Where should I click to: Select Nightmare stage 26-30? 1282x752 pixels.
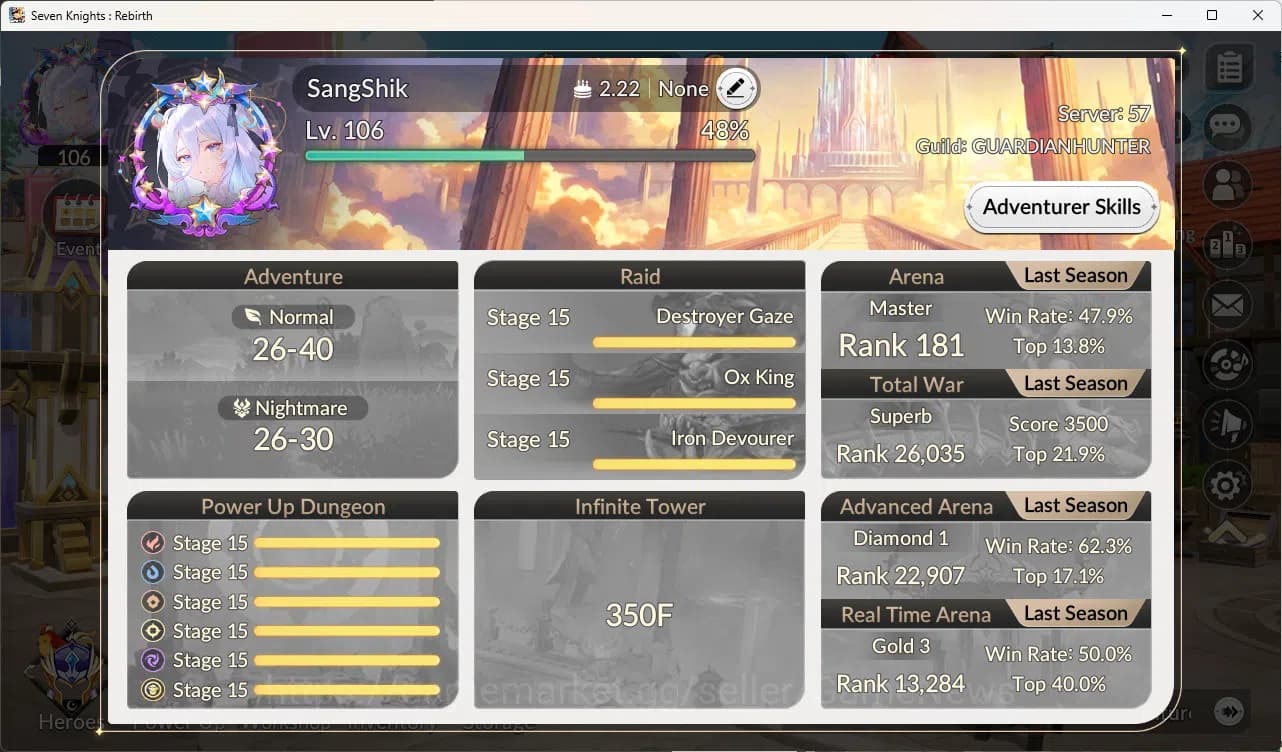[x=292, y=438]
